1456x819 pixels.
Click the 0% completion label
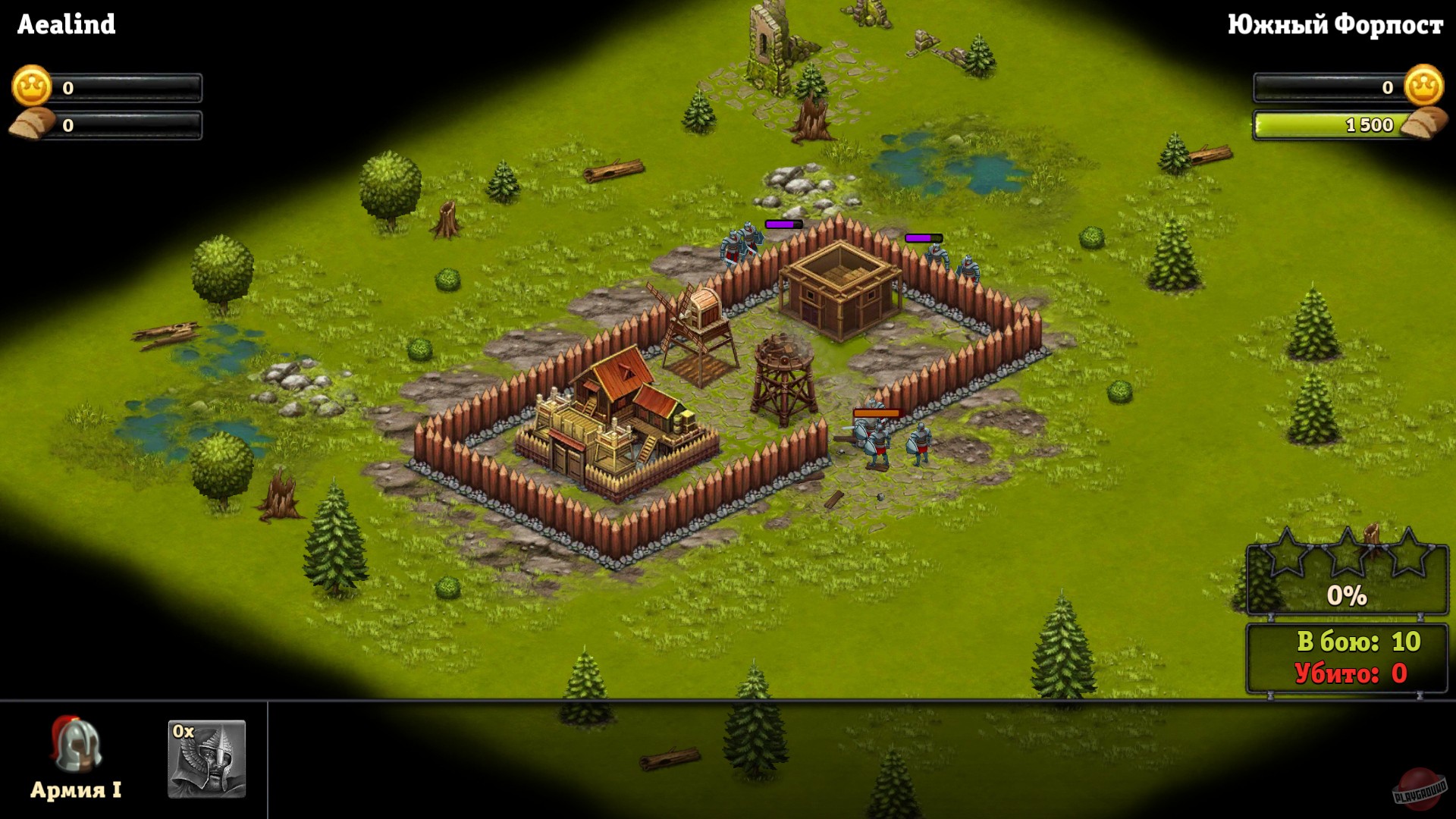point(1346,597)
